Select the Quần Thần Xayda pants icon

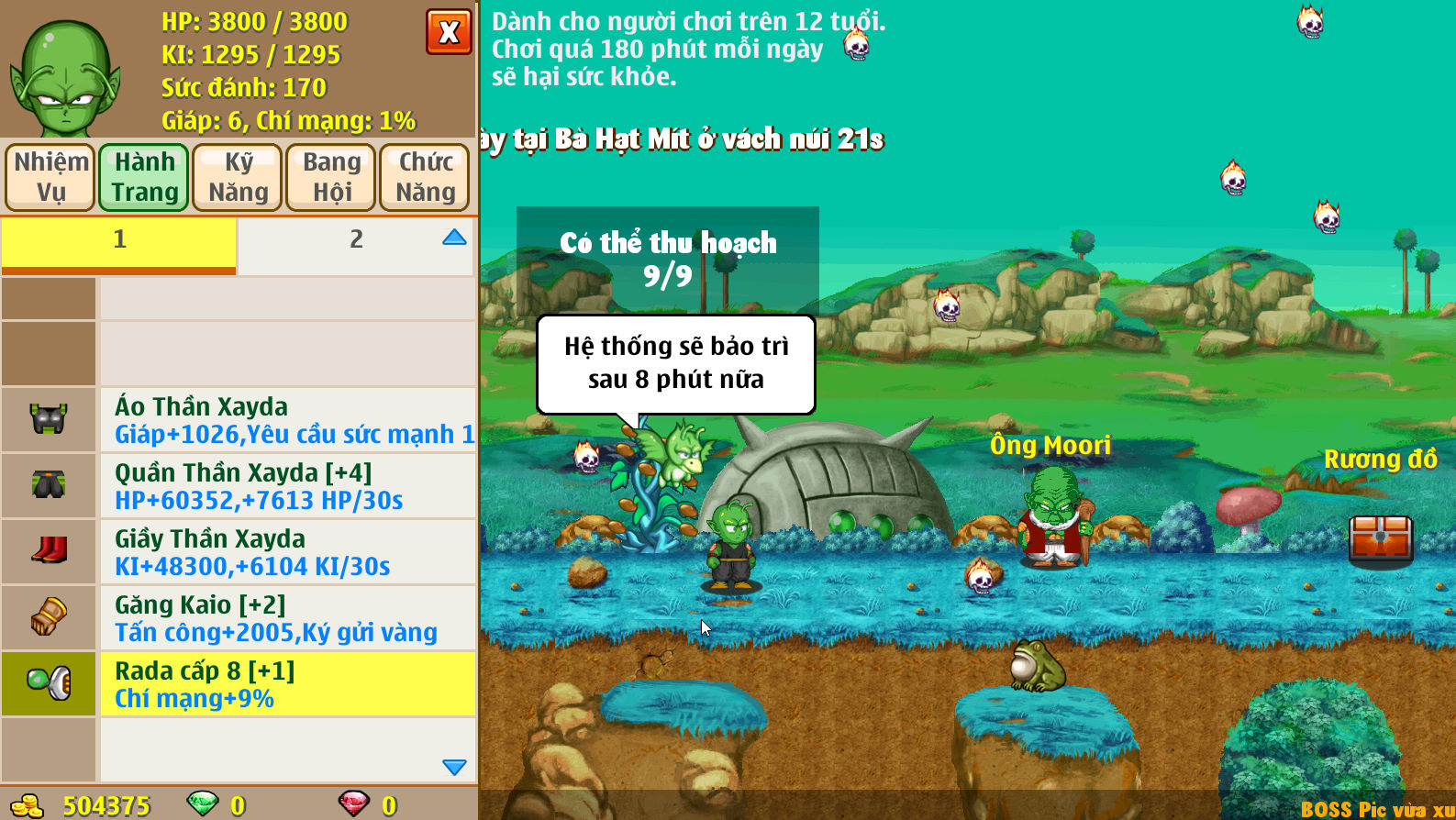49,485
